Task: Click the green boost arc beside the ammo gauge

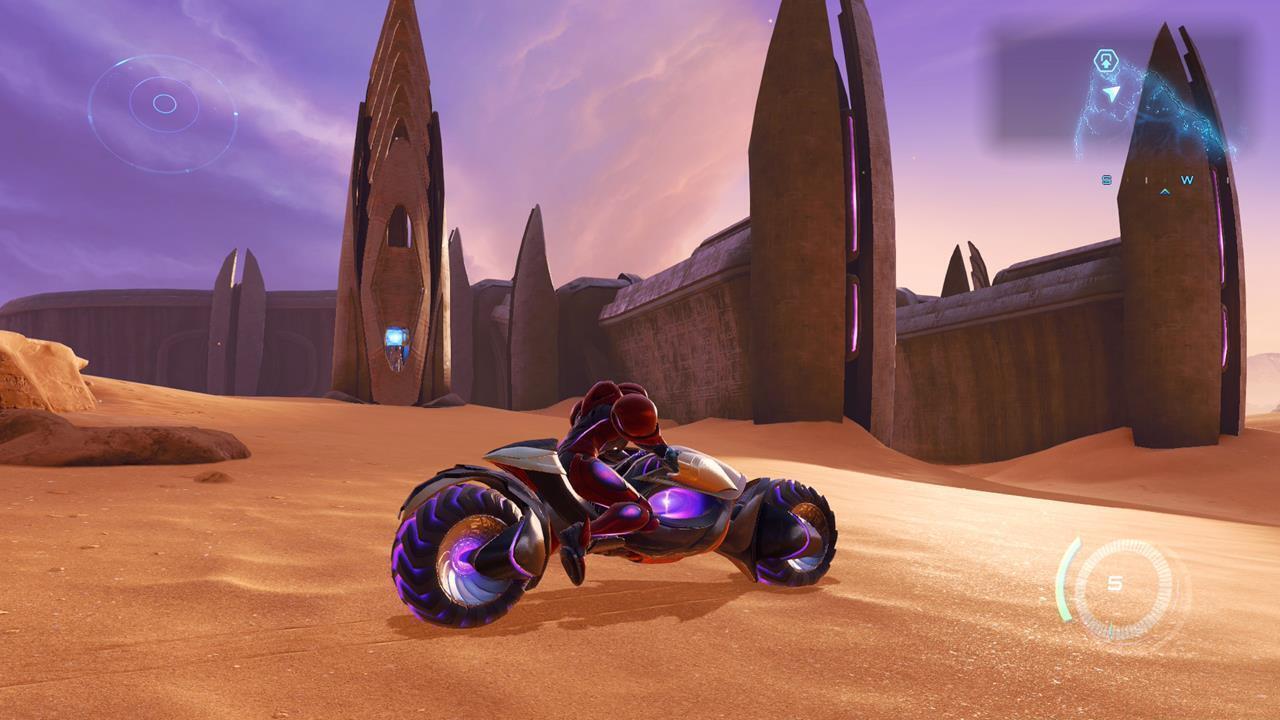Action: click(1065, 580)
